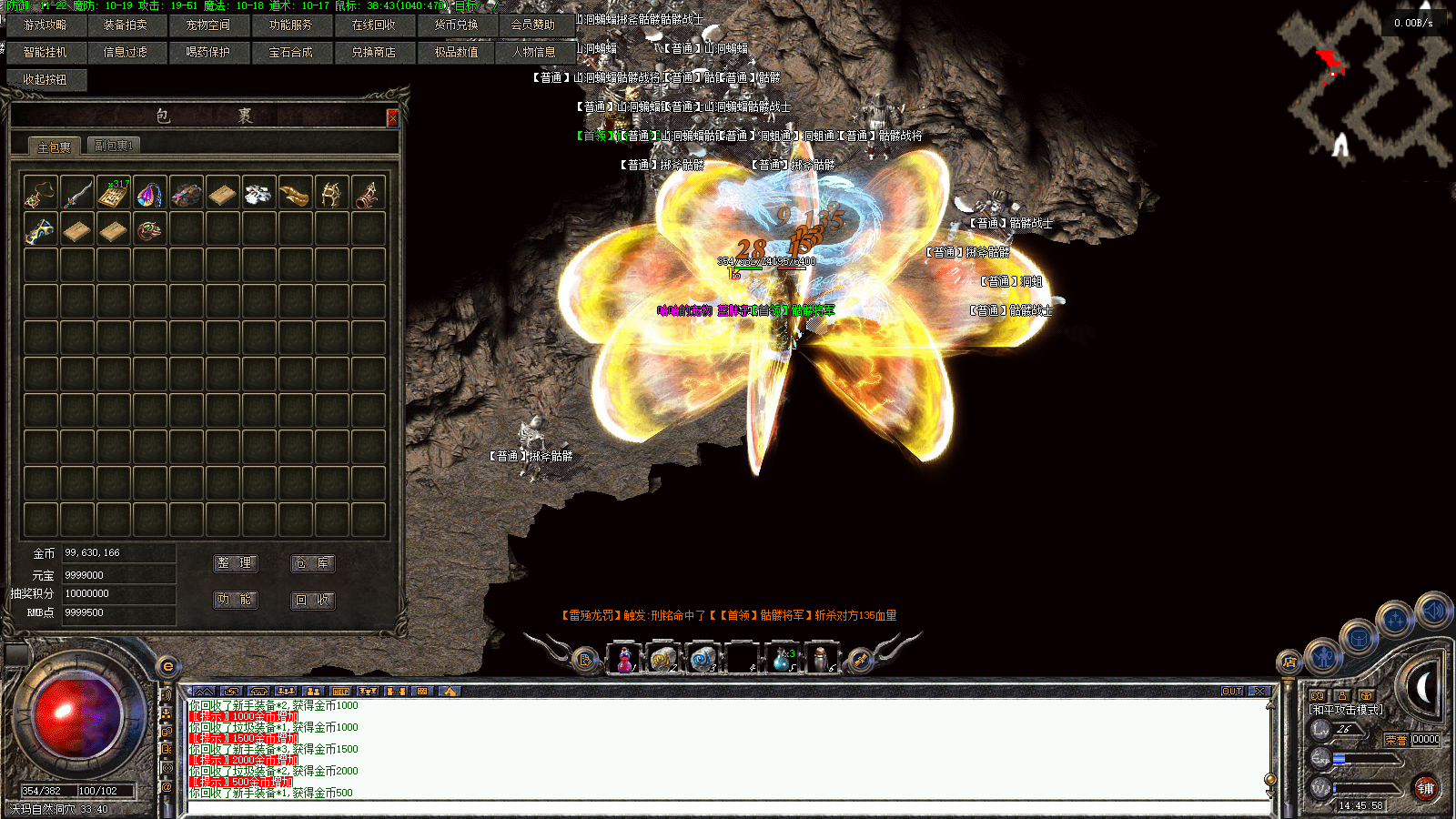Open the 智能挂机 auto-play settings
The width and height of the screenshot is (1456, 819).
click(45, 53)
